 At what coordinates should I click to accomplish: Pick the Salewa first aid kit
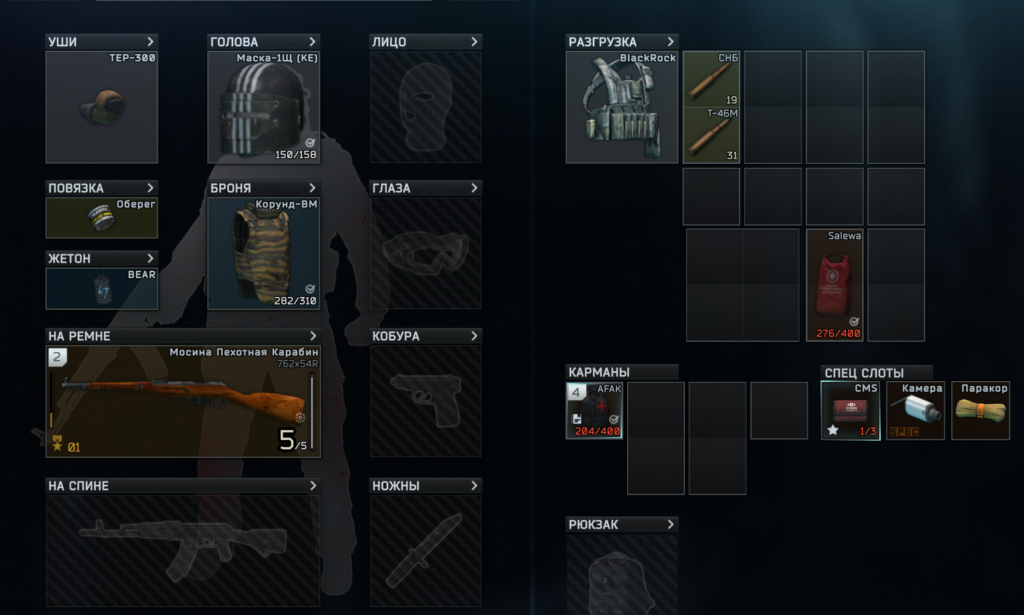[x=834, y=285]
